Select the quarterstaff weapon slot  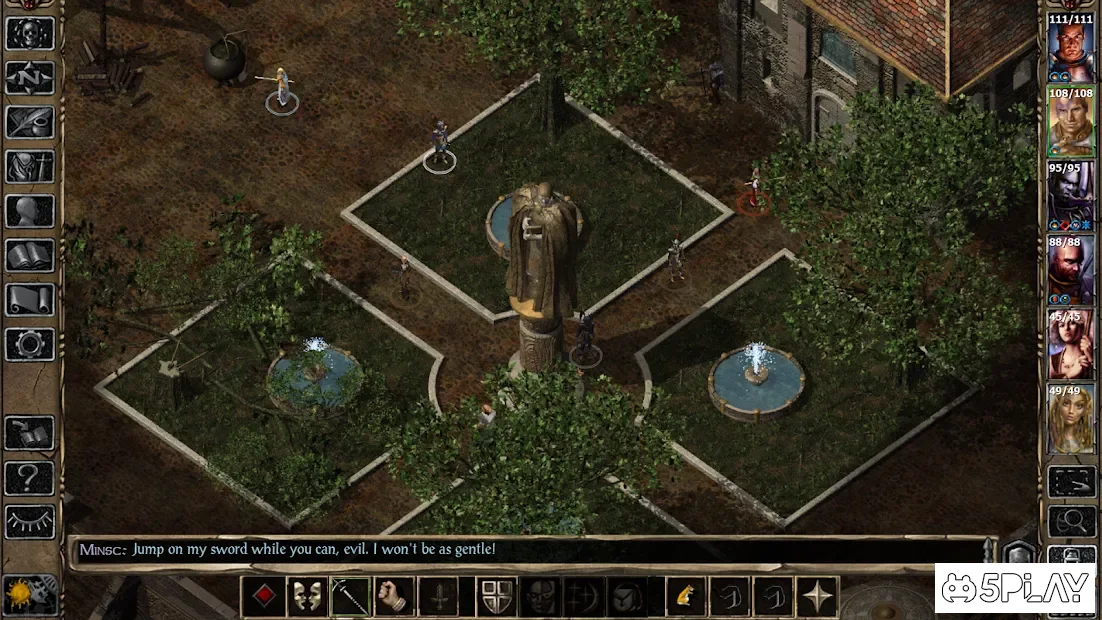[351, 597]
